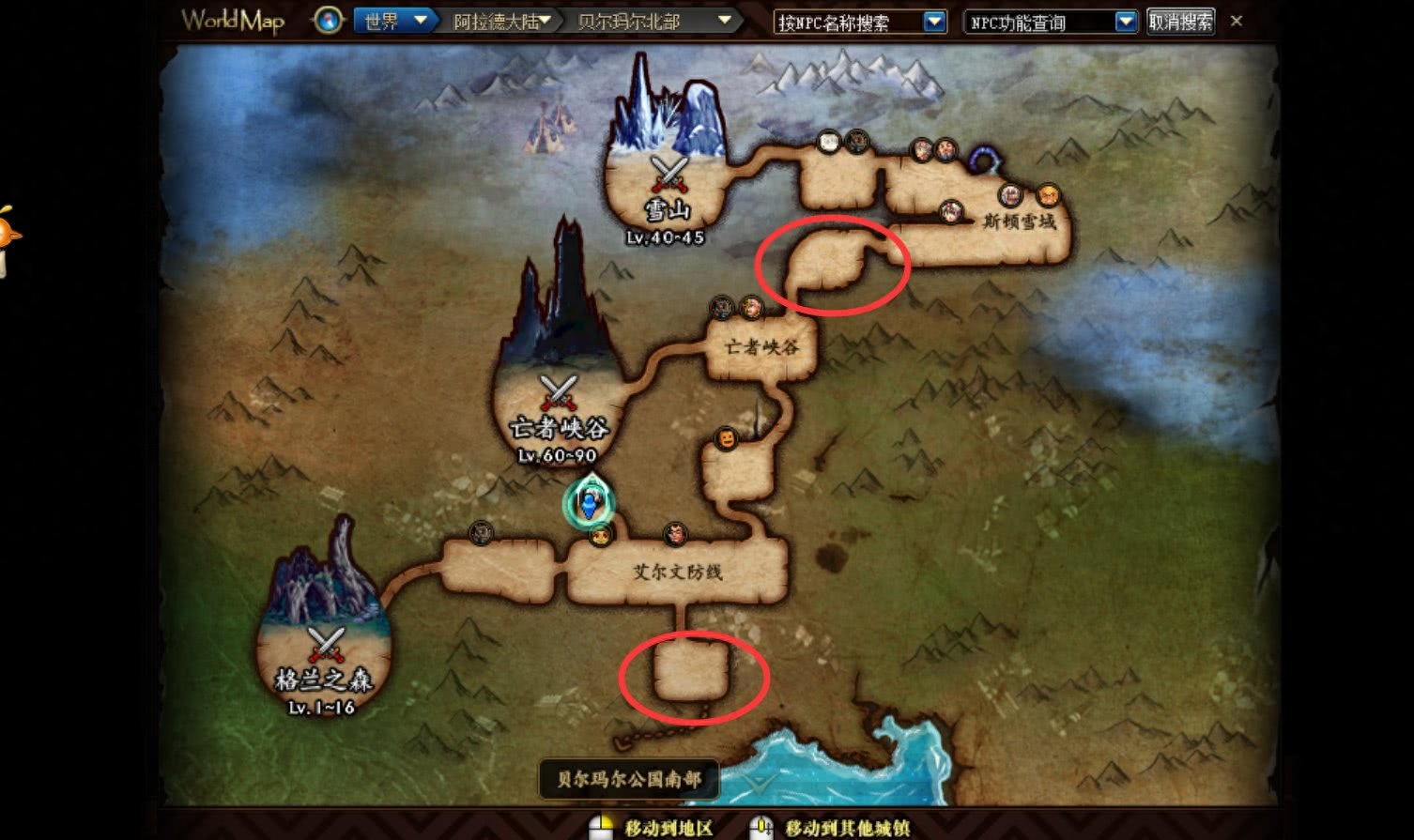
Task: Click the 取消搜索 button
Action: point(1180,22)
